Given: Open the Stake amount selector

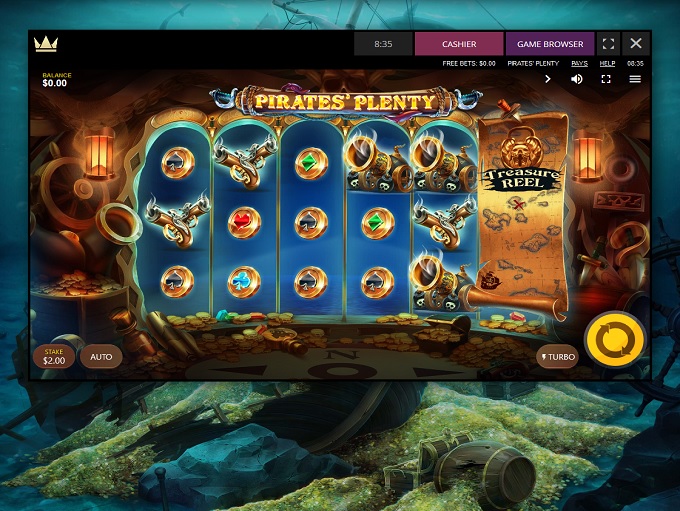Looking at the screenshot, I should tap(52, 355).
